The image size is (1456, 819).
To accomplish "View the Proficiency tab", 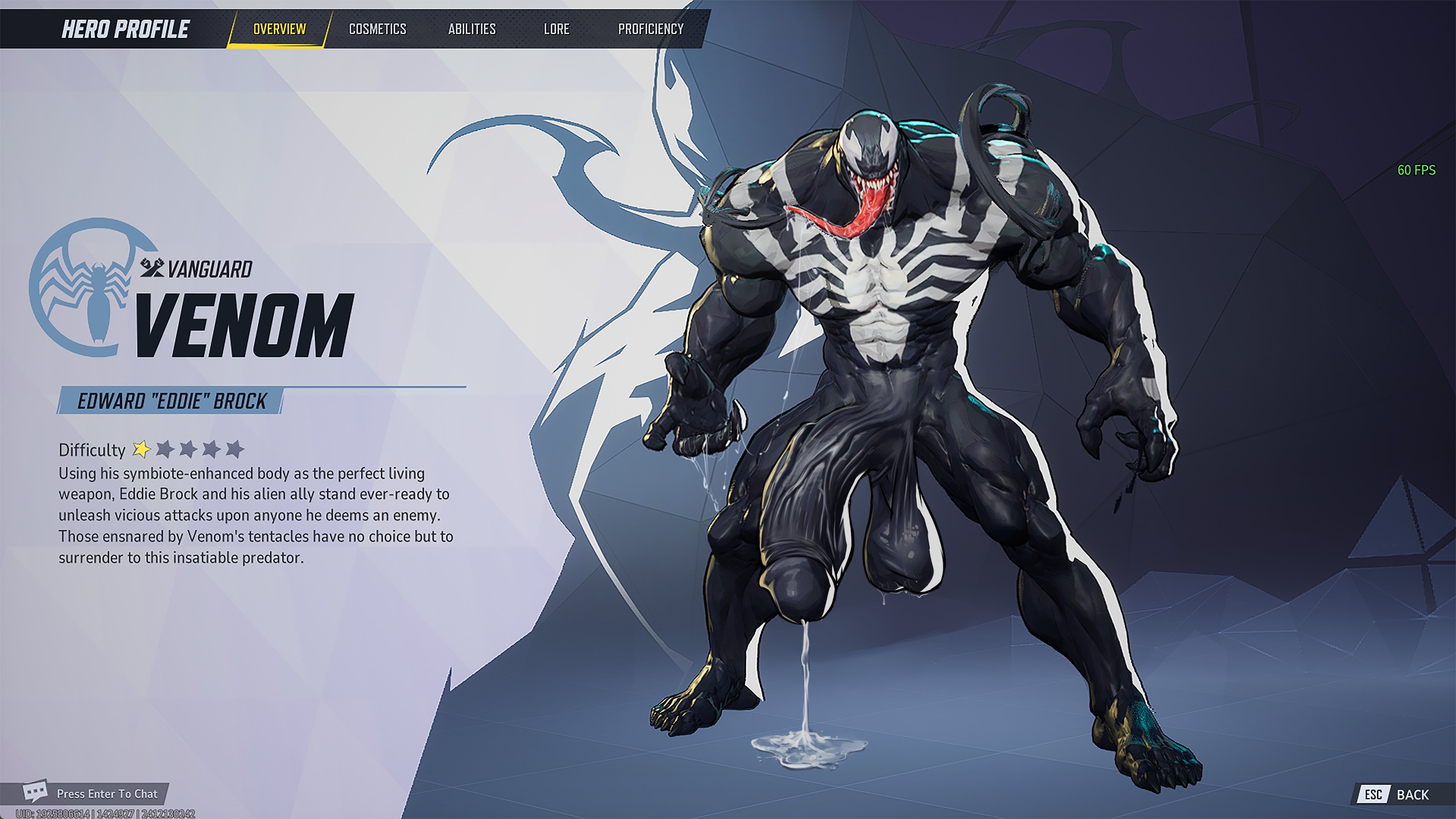I will [651, 29].
